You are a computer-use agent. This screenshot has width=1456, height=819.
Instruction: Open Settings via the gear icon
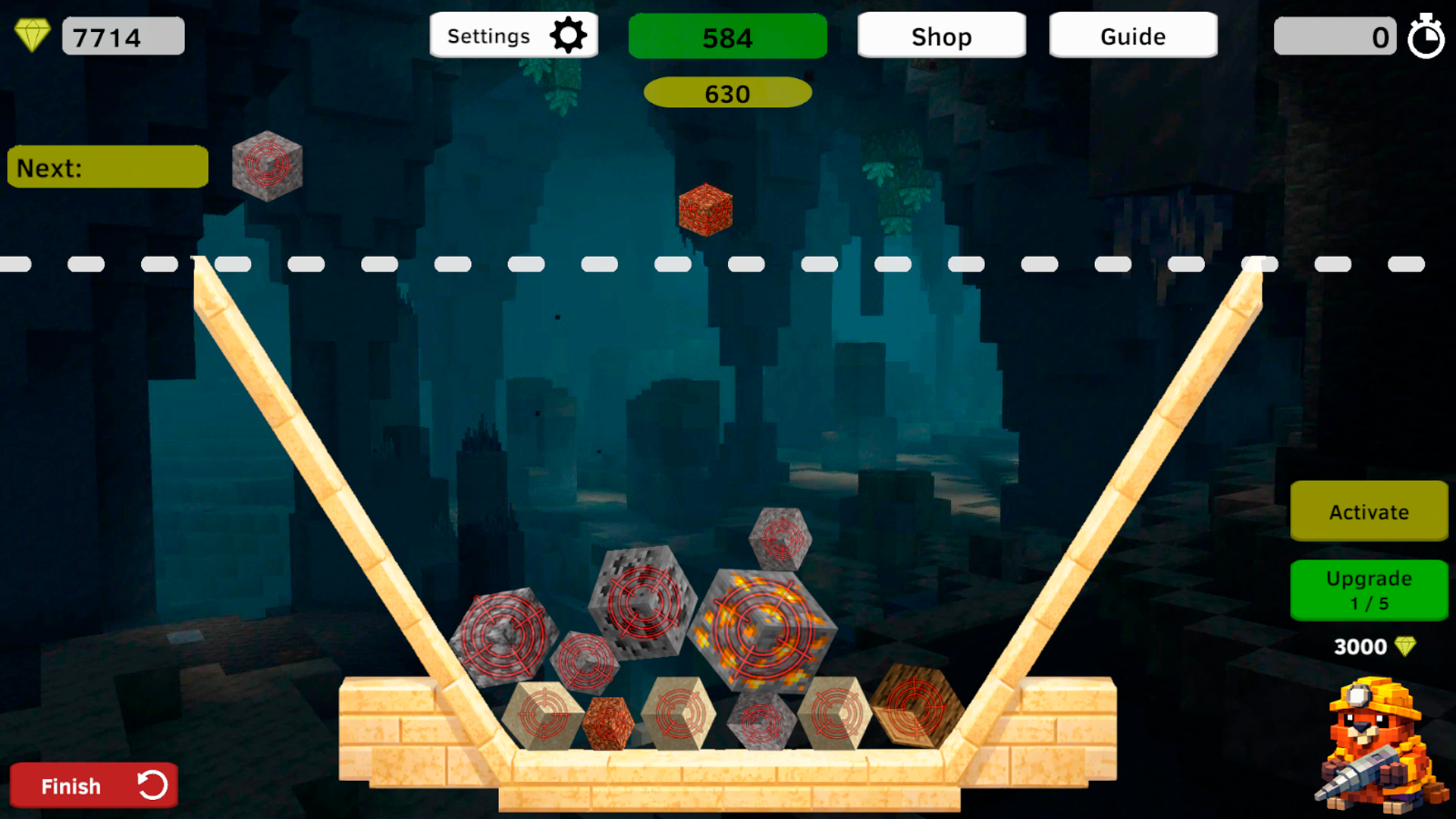[x=570, y=34]
